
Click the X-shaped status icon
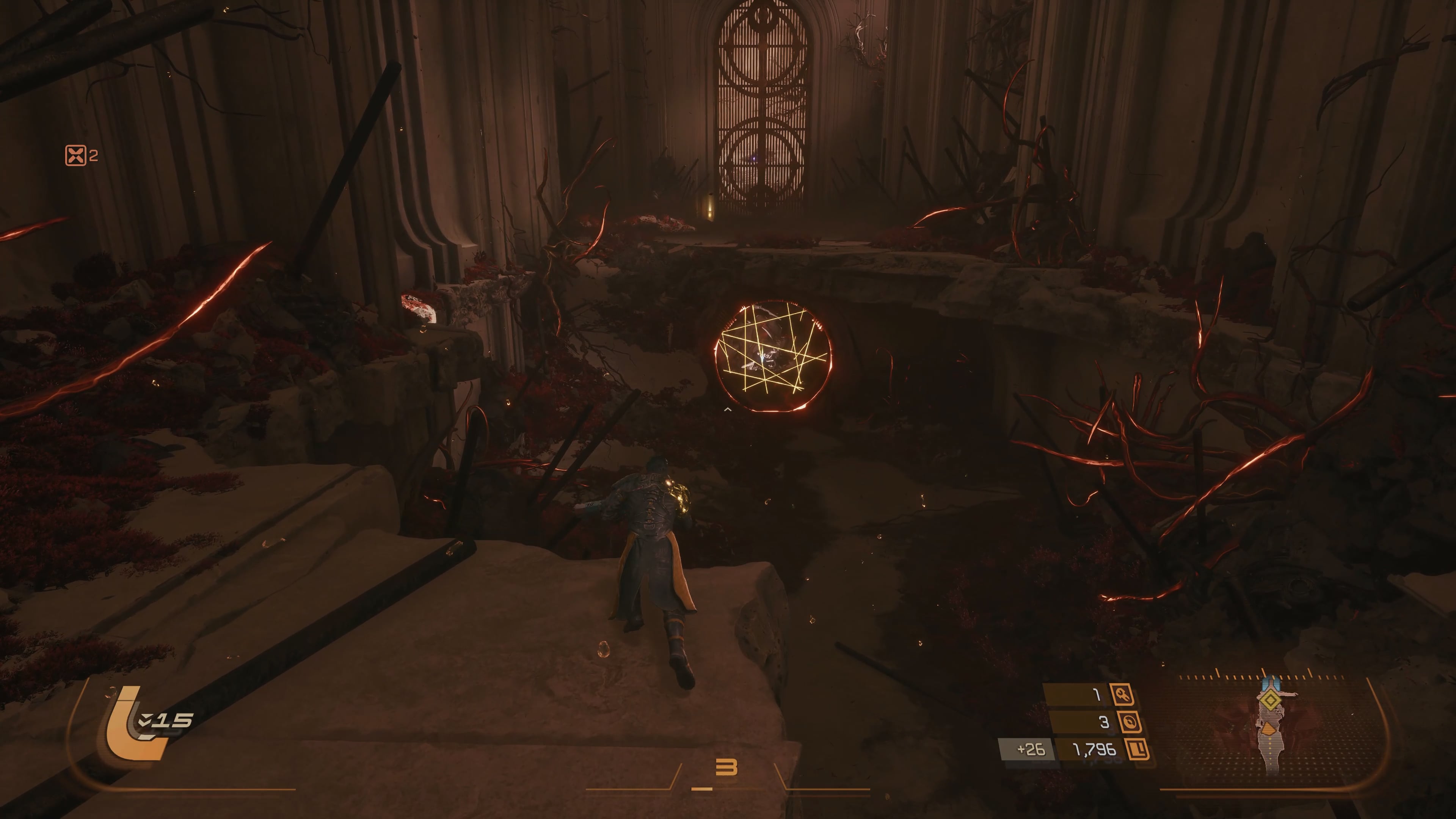pos(76,155)
